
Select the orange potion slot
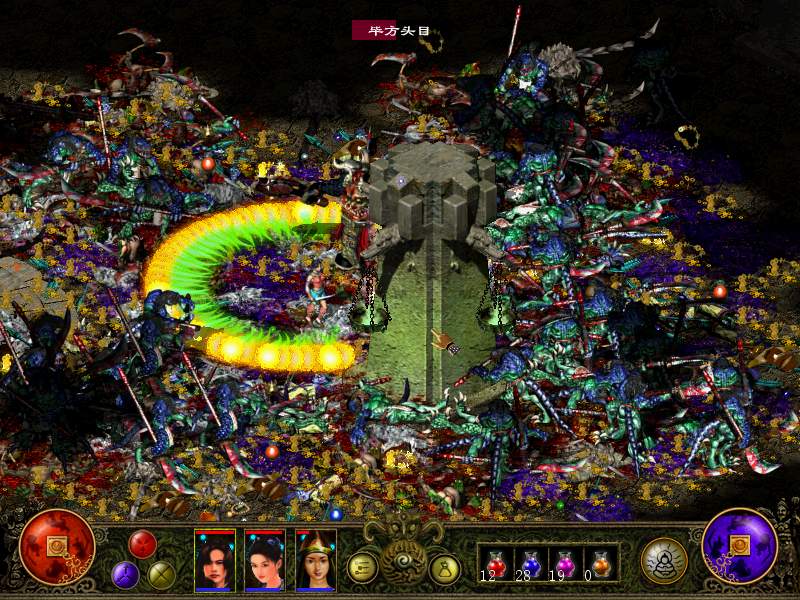(600, 562)
